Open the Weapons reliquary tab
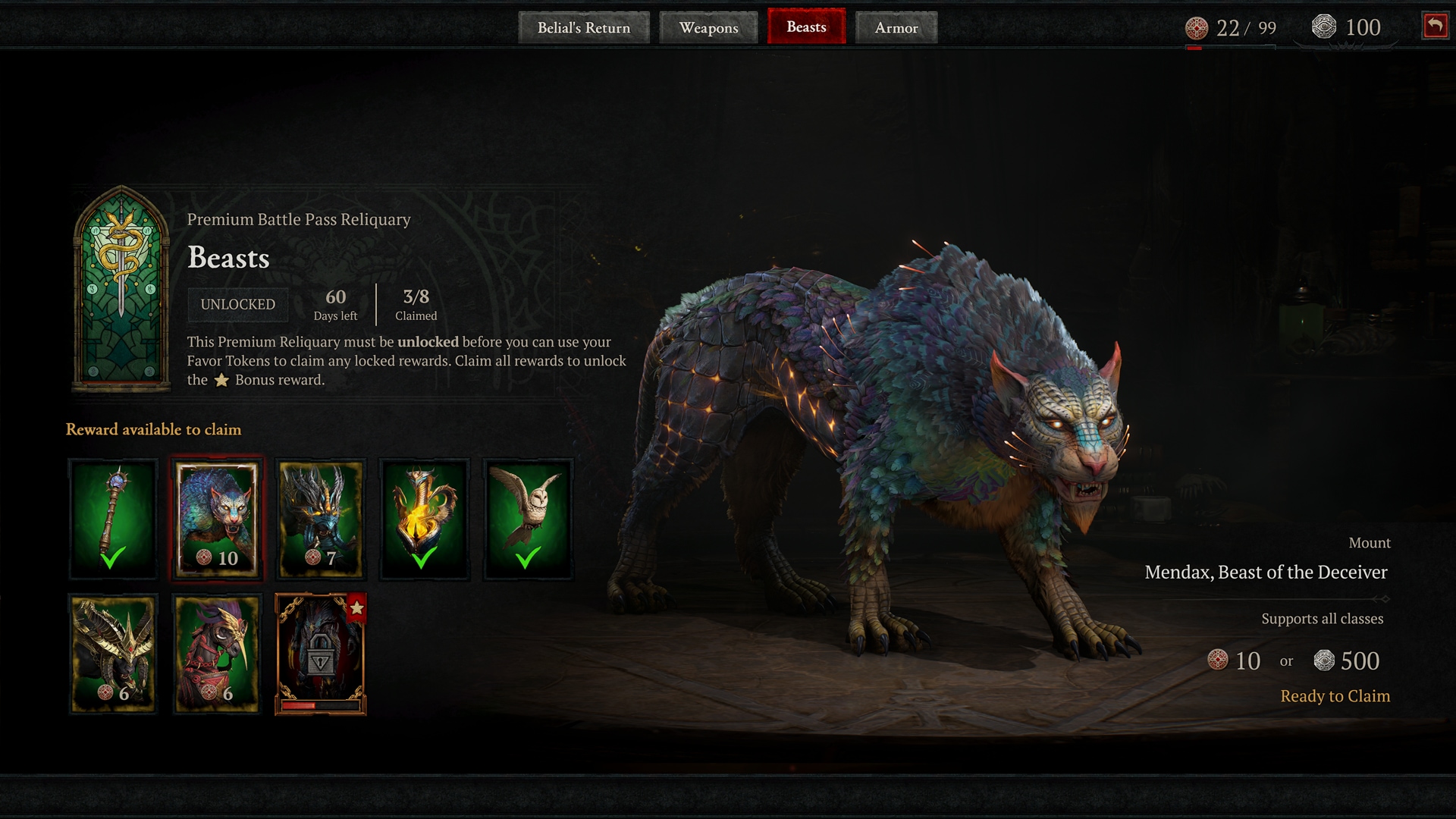1456x819 pixels. [708, 28]
